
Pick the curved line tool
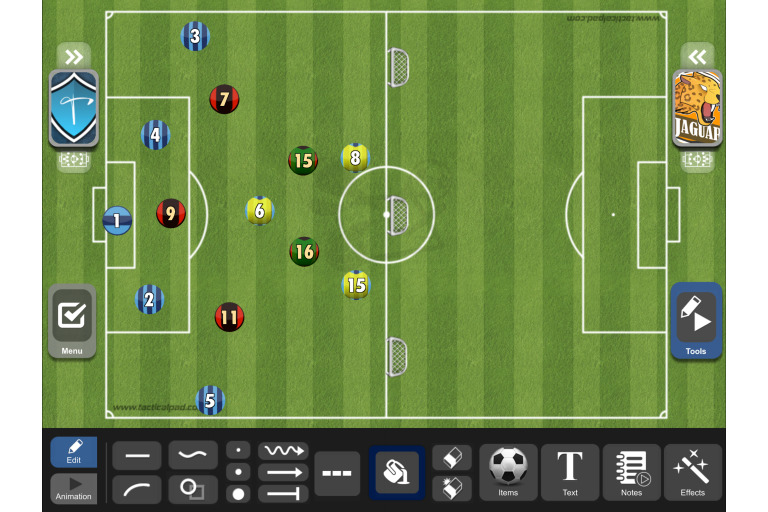coord(137,489)
